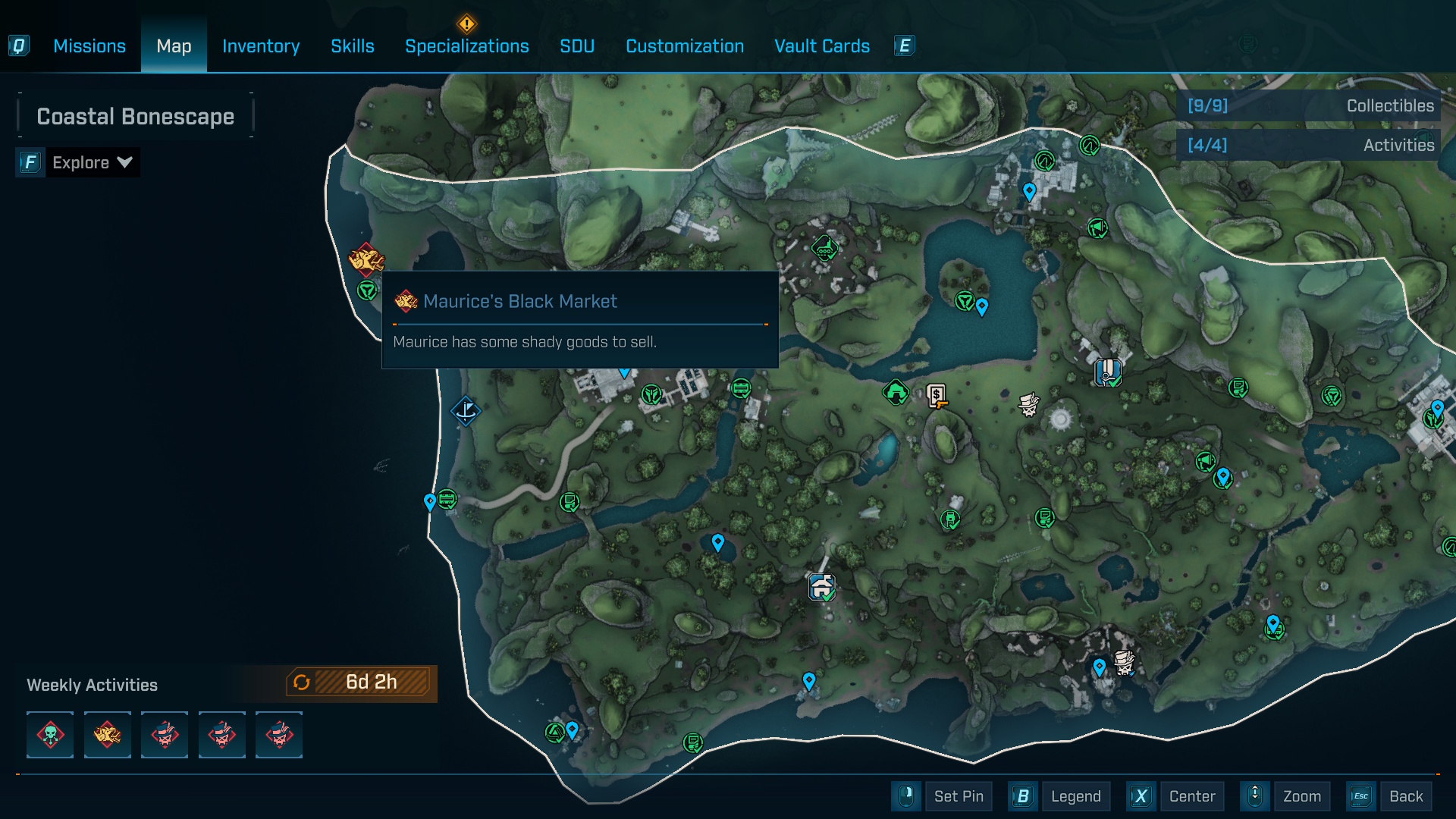Open the Inventory tab
The height and width of the screenshot is (819, 1456).
point(260,46)
